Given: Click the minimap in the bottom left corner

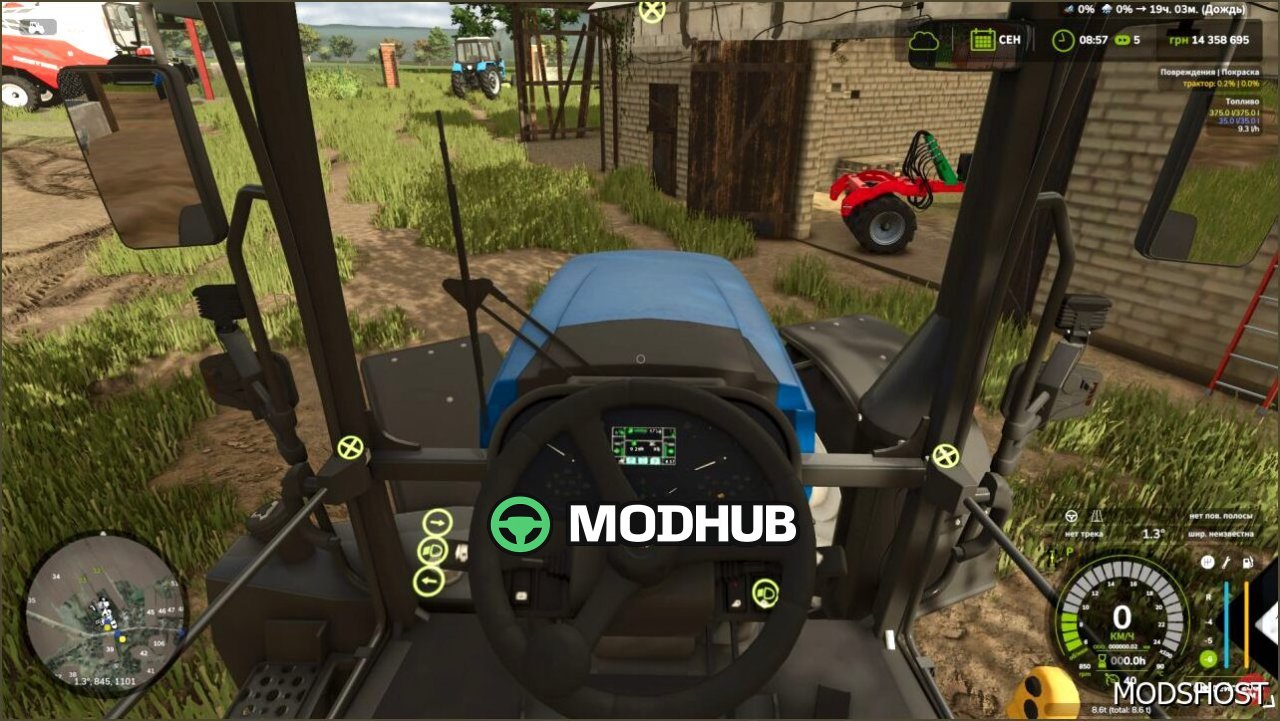Looking at the screenshot, I should coord(105,615).
